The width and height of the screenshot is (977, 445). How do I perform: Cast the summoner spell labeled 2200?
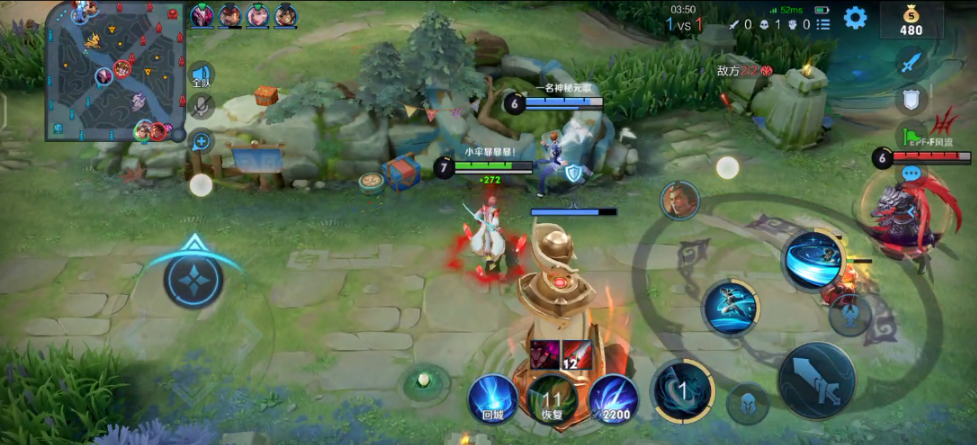[612, 397]
